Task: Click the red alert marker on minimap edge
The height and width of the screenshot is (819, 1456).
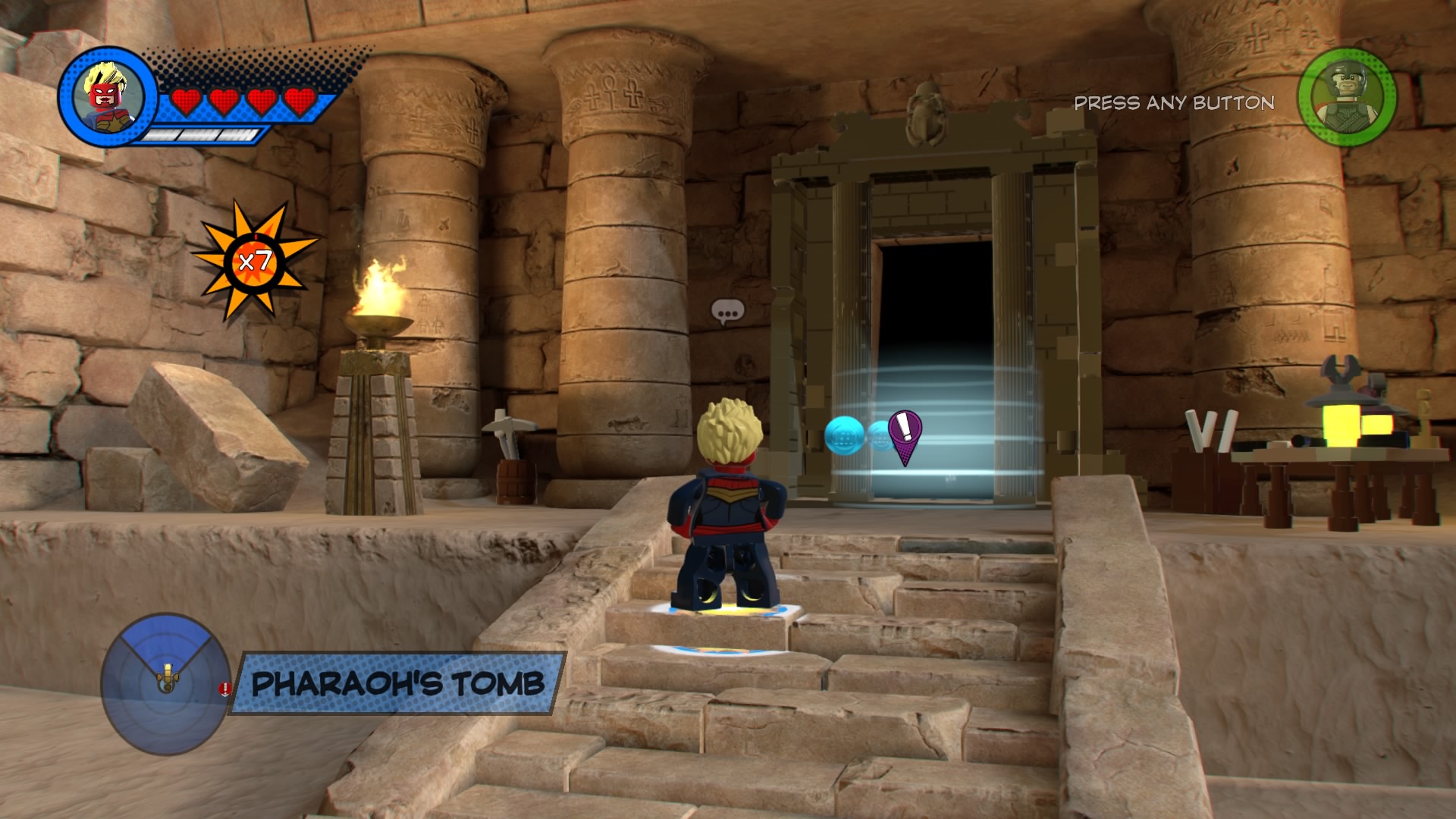Action: click(225, 689)
